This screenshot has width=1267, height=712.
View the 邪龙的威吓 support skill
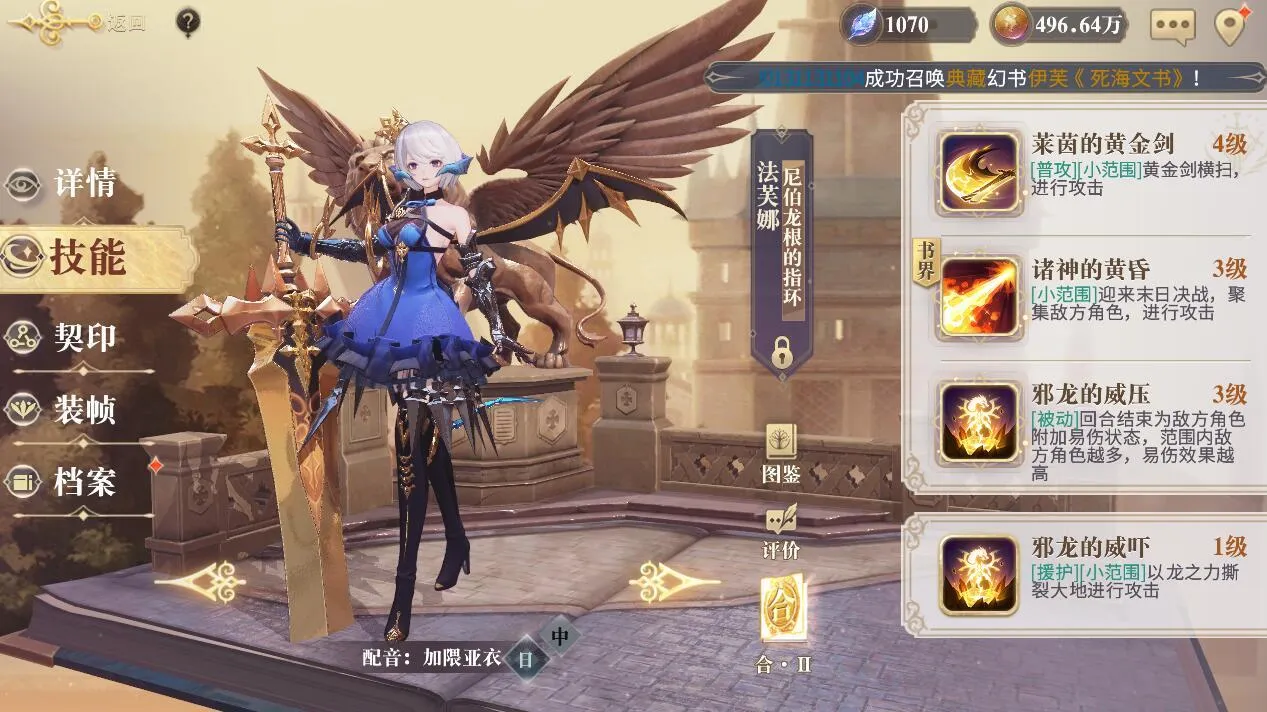tap(979, 575)
